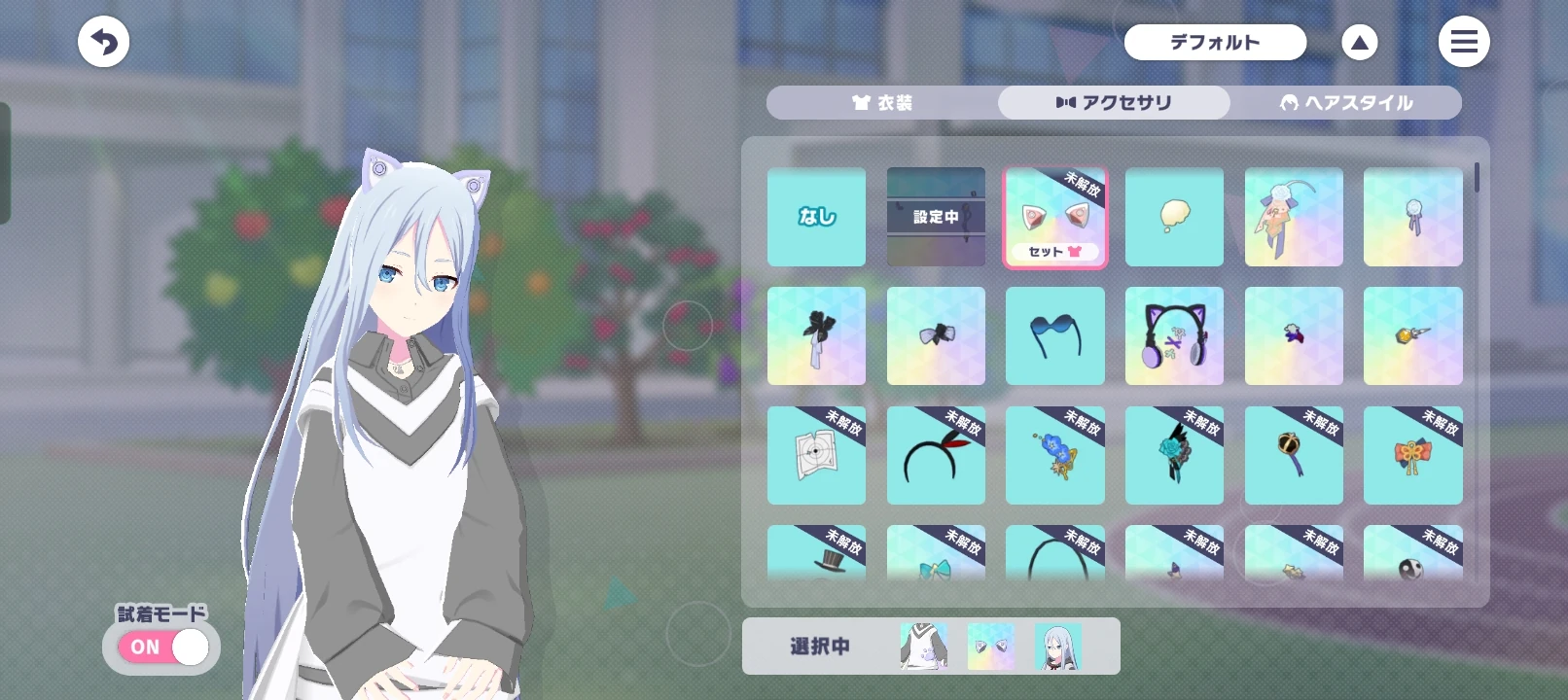Select the cat ears セット item
This screenshot has width=1568, height=700.
coord(1055,216)
